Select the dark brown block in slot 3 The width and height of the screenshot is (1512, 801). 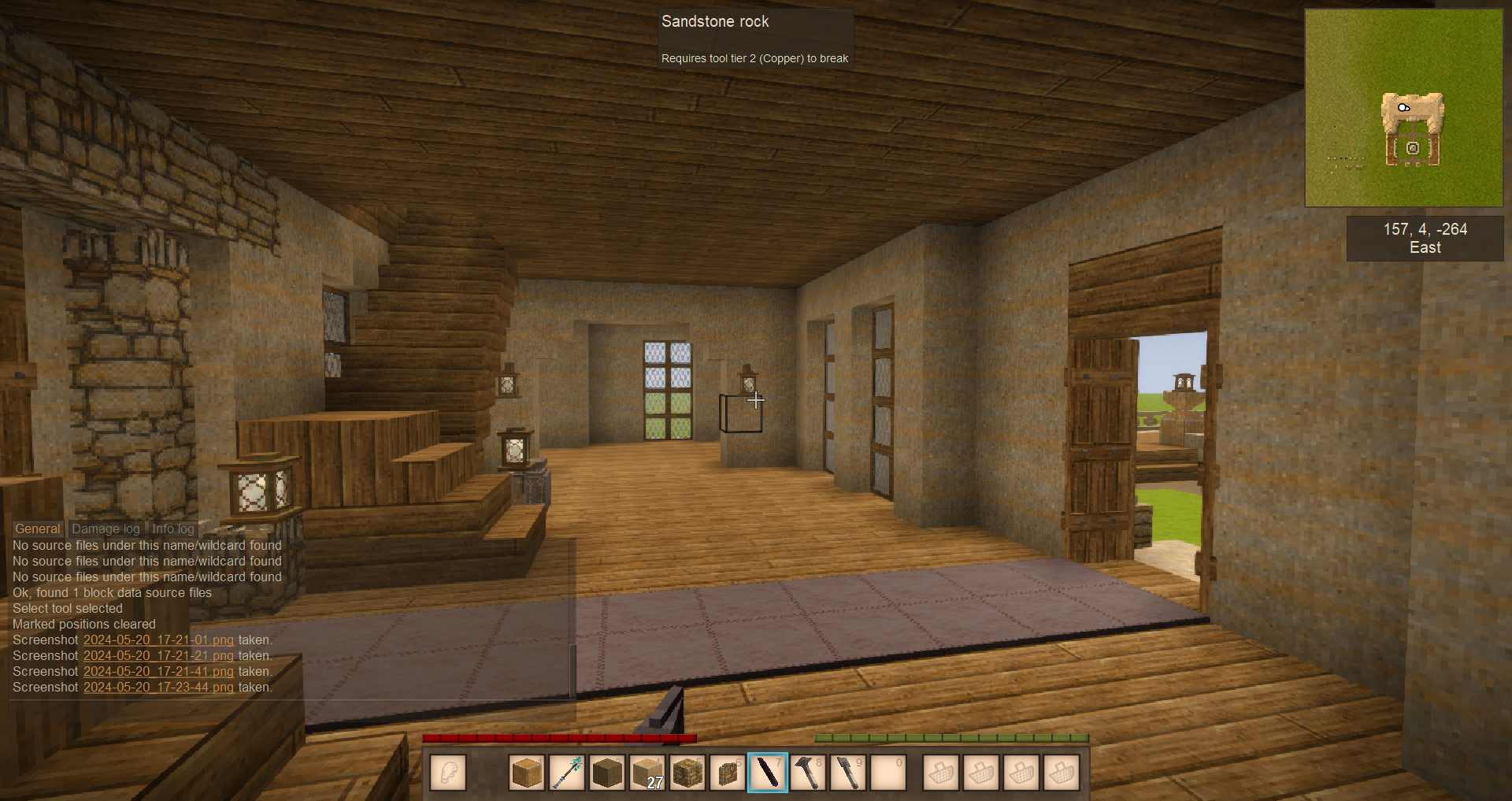pyautogui.click(x=607, y=773)
